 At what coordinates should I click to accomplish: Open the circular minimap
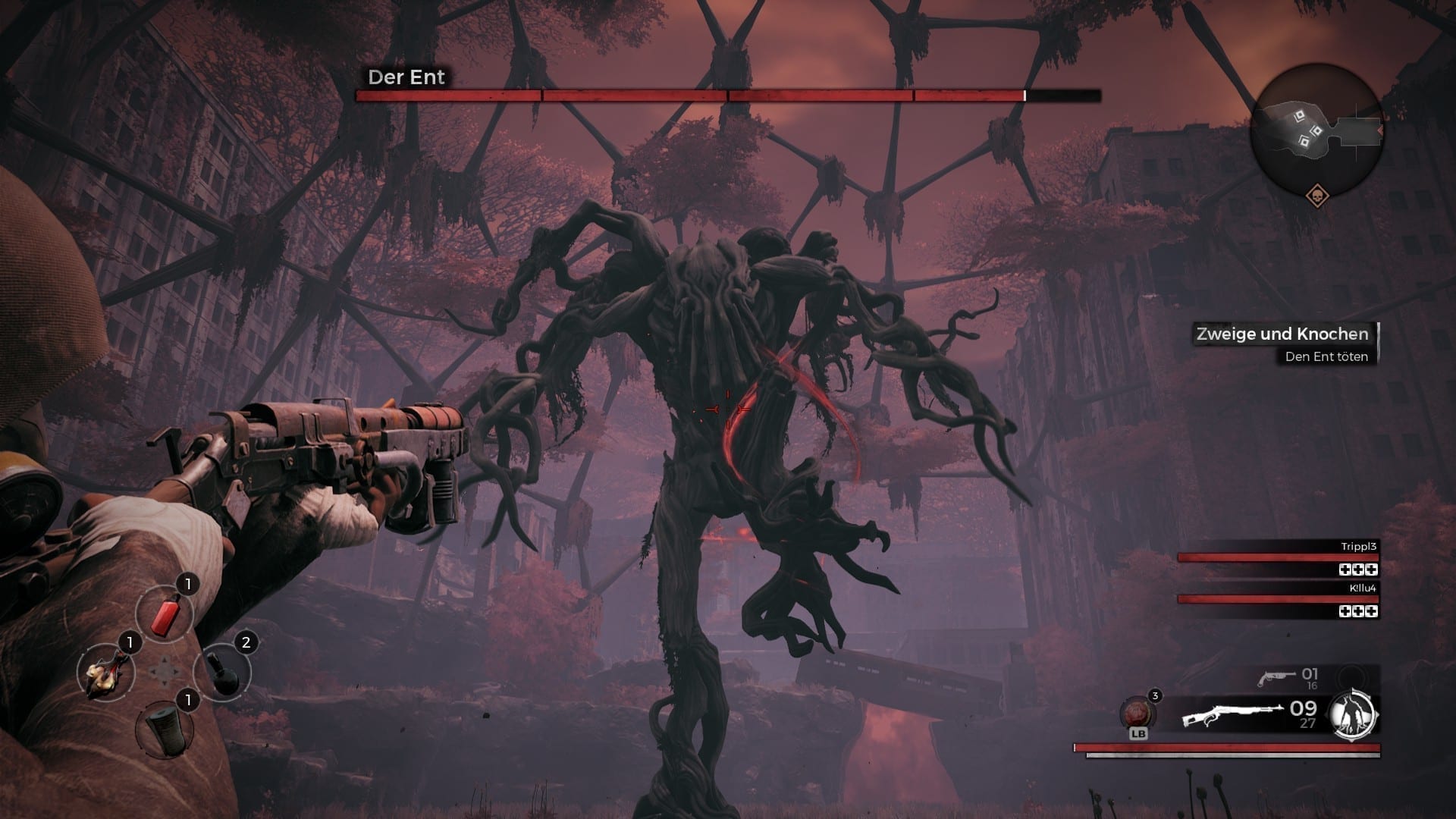click(1316, 130)
